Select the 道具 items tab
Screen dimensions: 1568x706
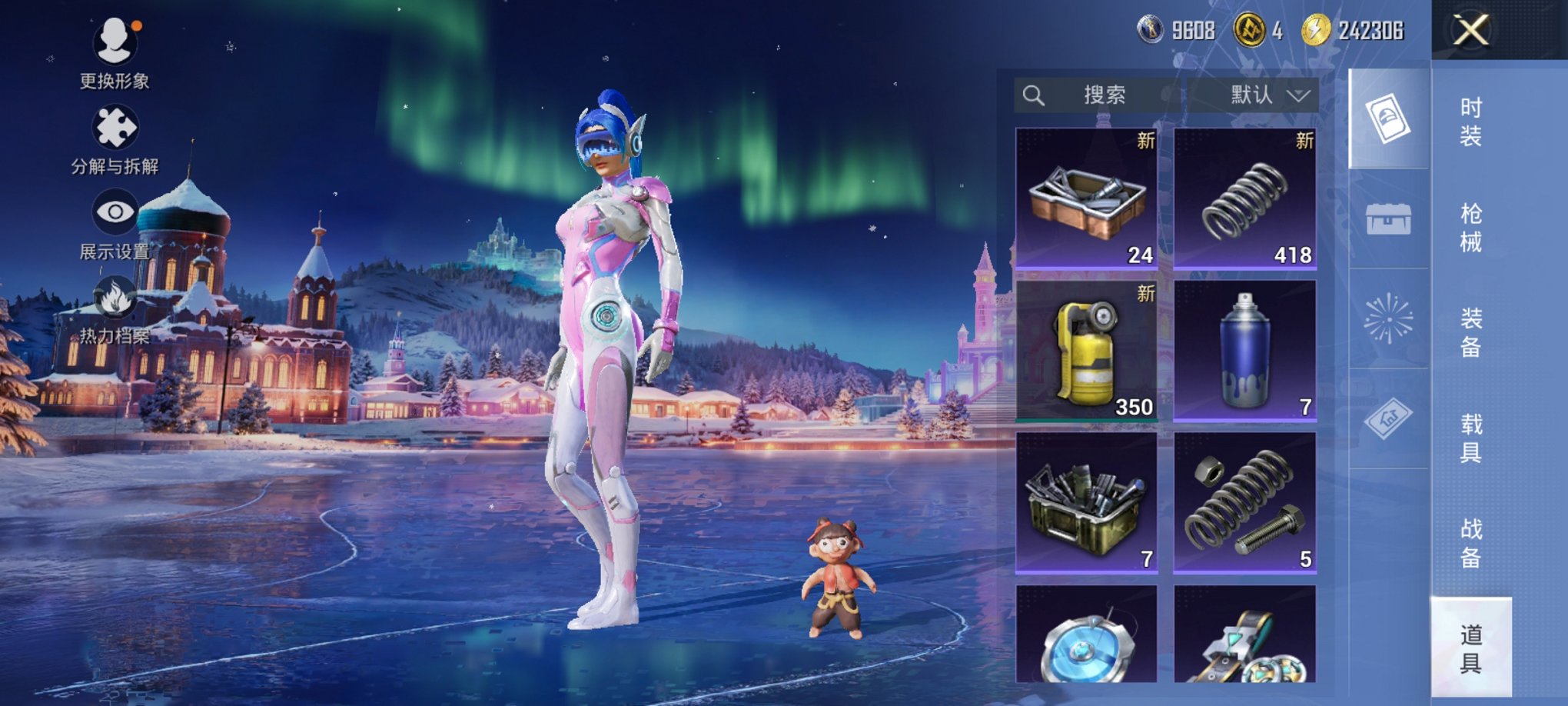1470,648
